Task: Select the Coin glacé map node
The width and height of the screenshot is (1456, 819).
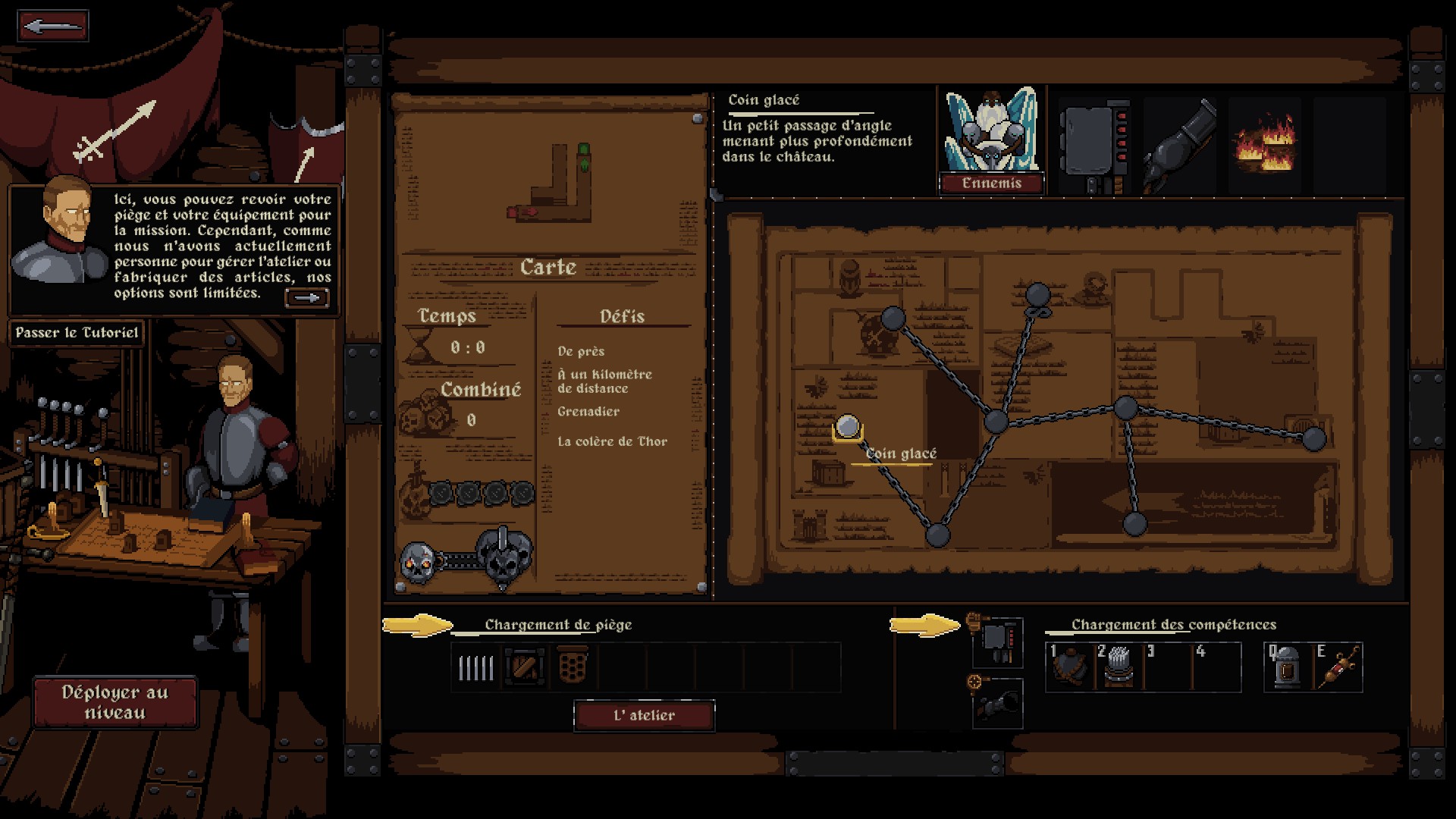Action: (x=847, y=428)
